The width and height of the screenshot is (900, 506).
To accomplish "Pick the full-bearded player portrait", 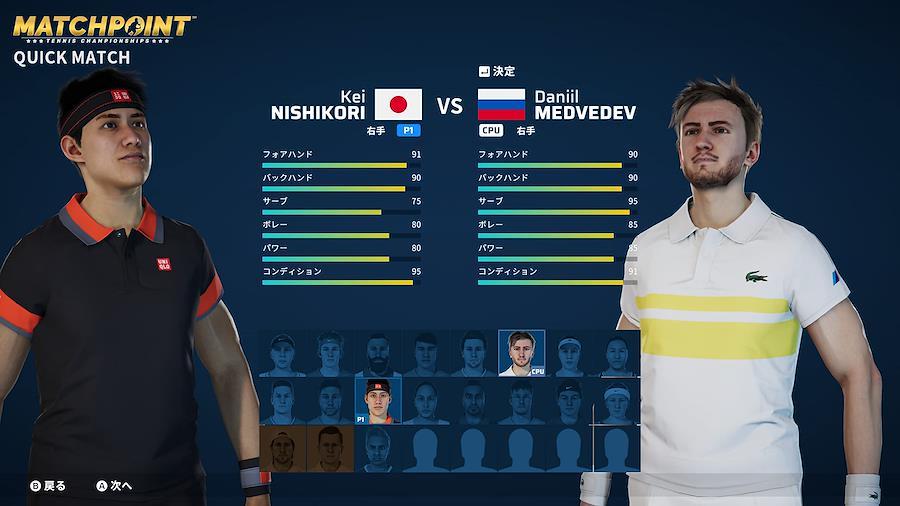I will point(377,353).
